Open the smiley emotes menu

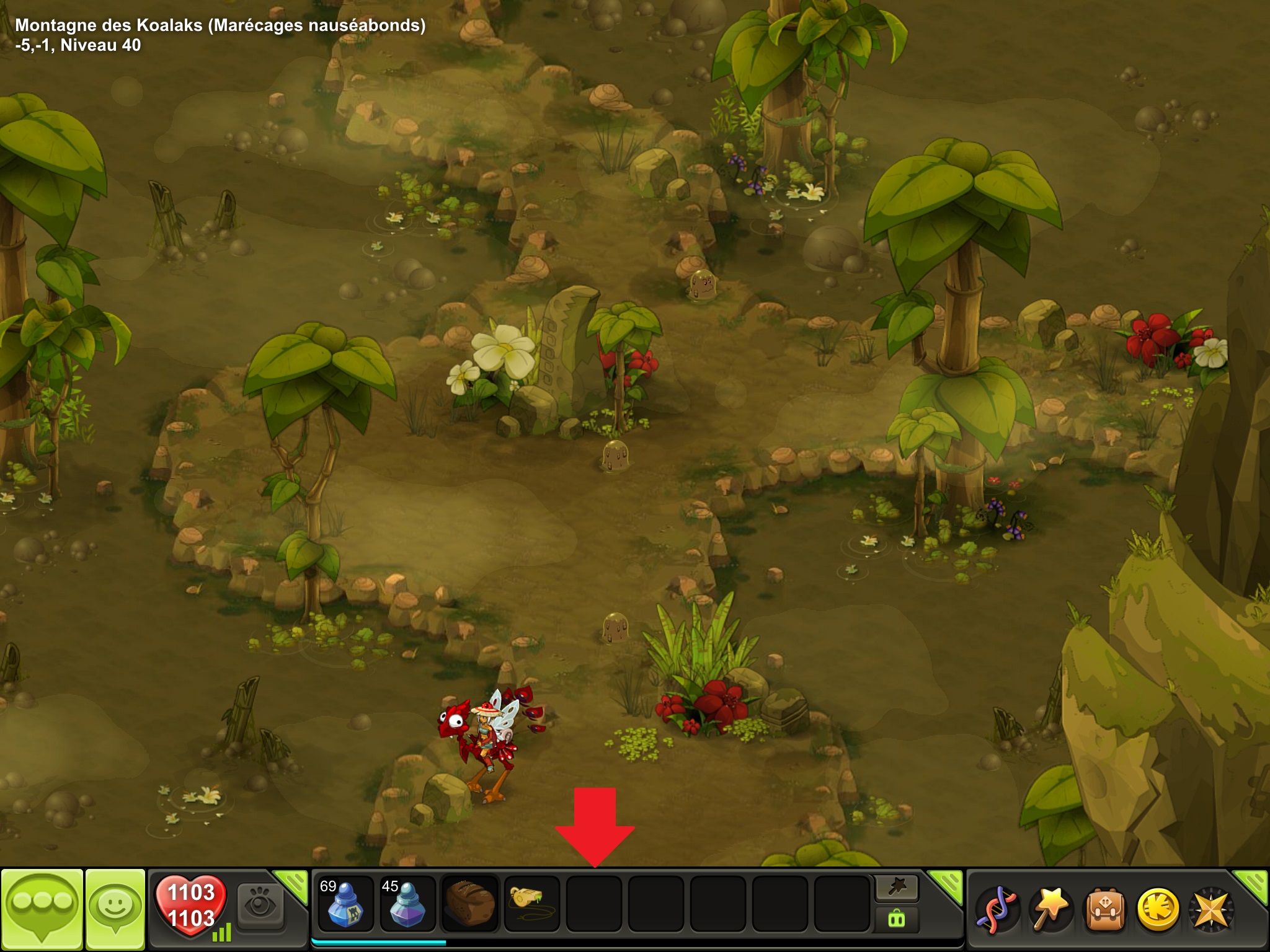point(115,909)
